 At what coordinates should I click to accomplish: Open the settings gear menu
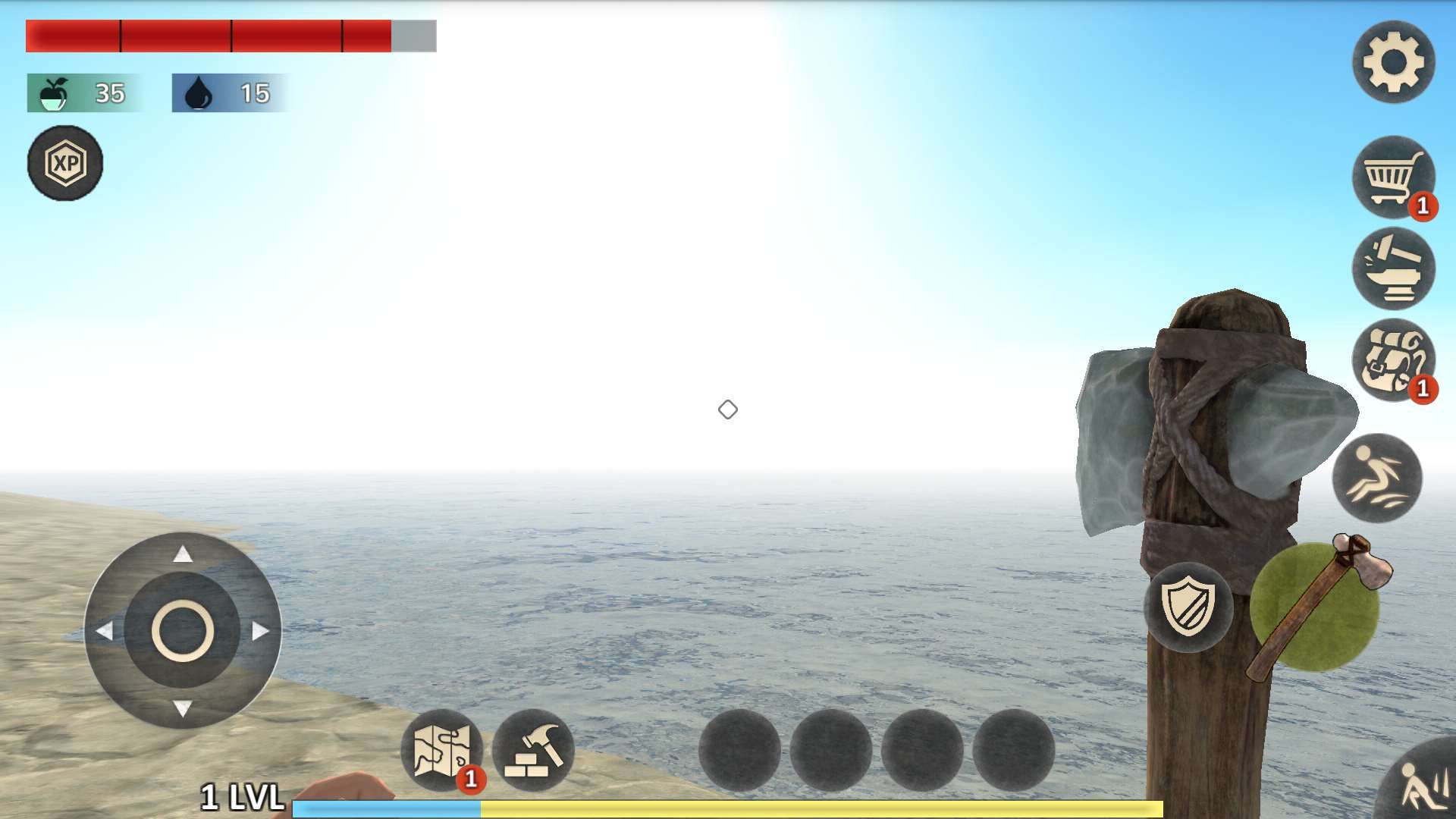pos(1393,62)
